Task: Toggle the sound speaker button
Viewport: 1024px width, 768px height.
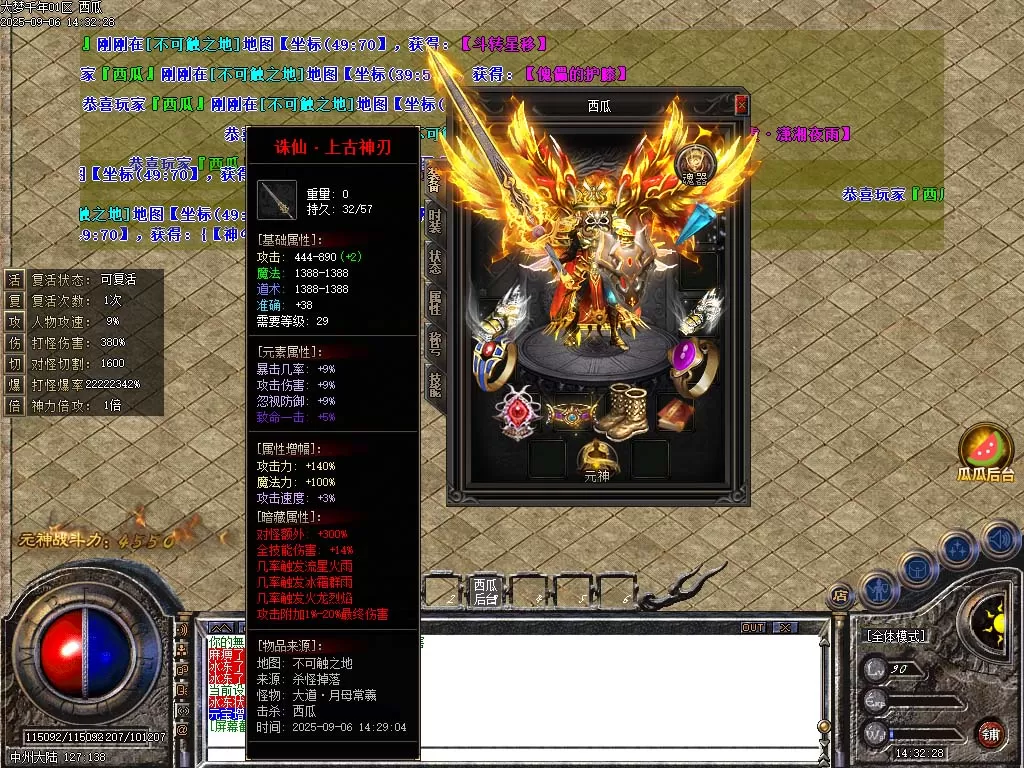Action: [1001, 540]
